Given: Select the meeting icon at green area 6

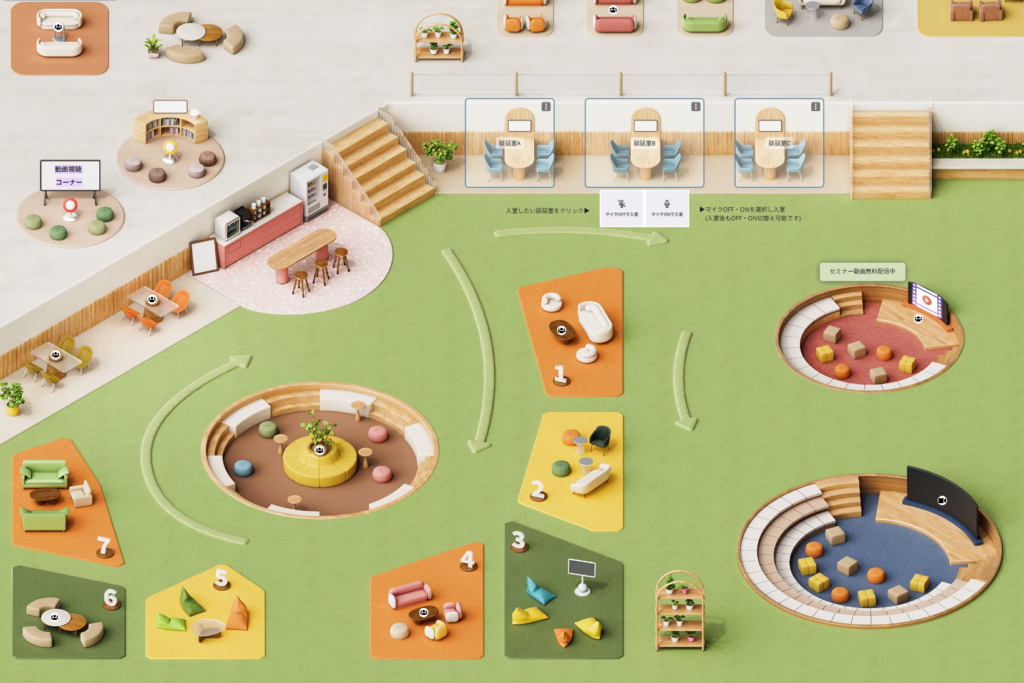Looking at the screenshot, I should 56,617.
